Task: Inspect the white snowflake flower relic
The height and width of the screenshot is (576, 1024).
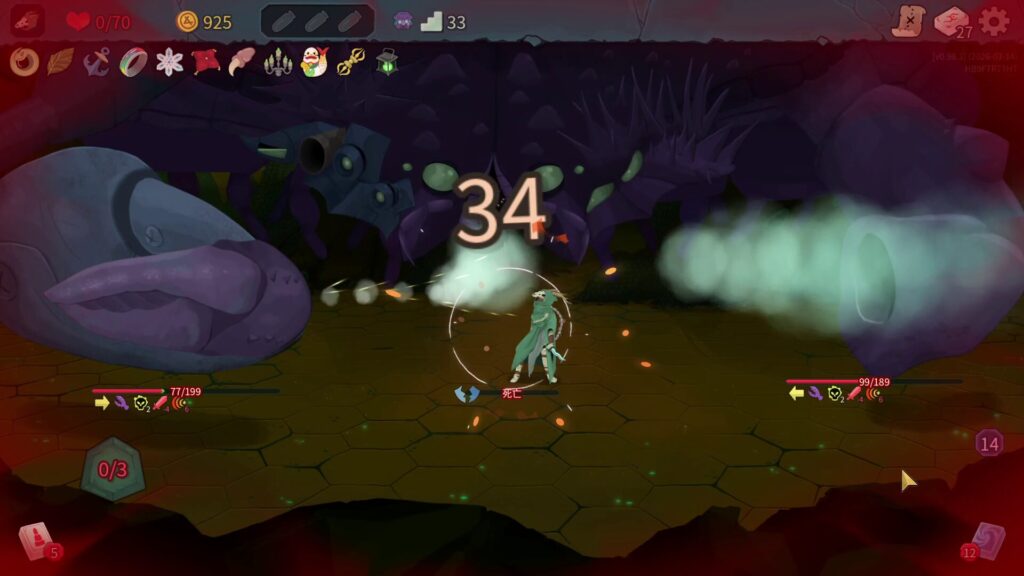Action: [x=170, y=62]
